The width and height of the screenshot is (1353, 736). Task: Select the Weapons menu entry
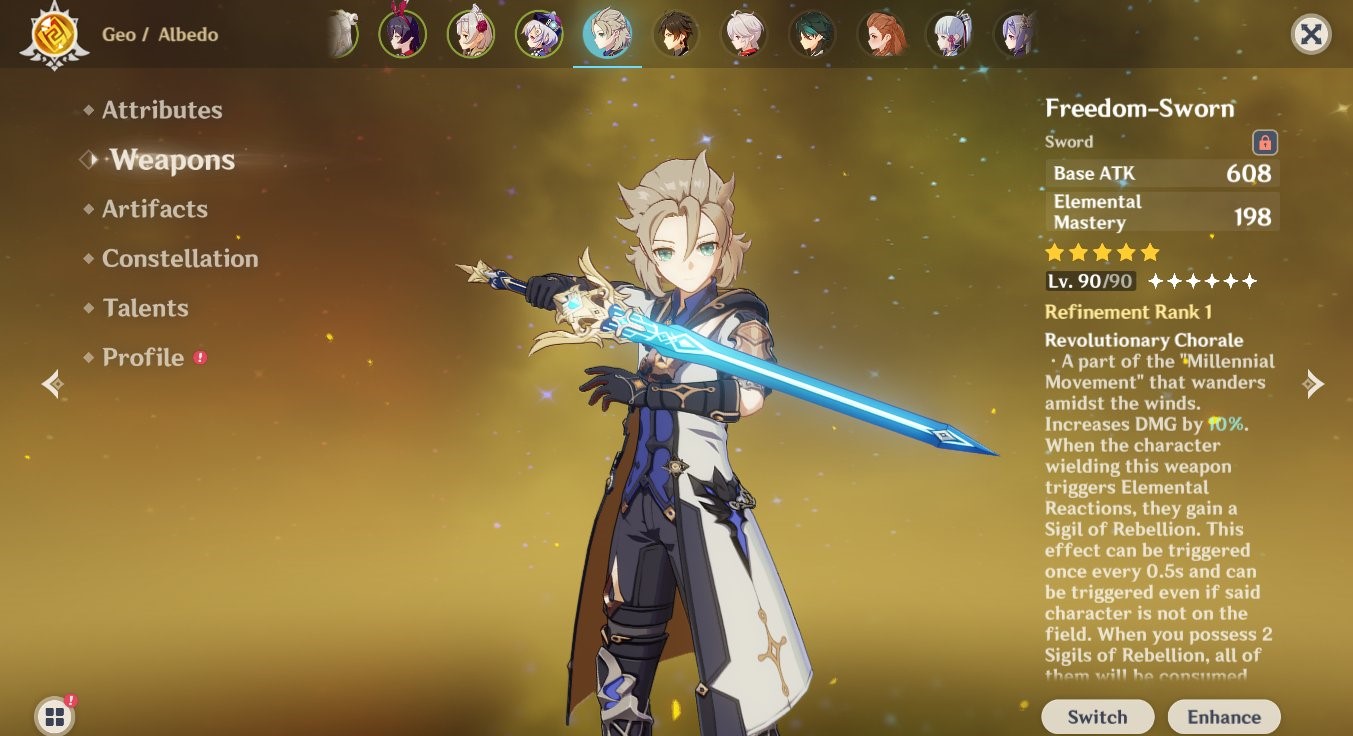(172, 160)
